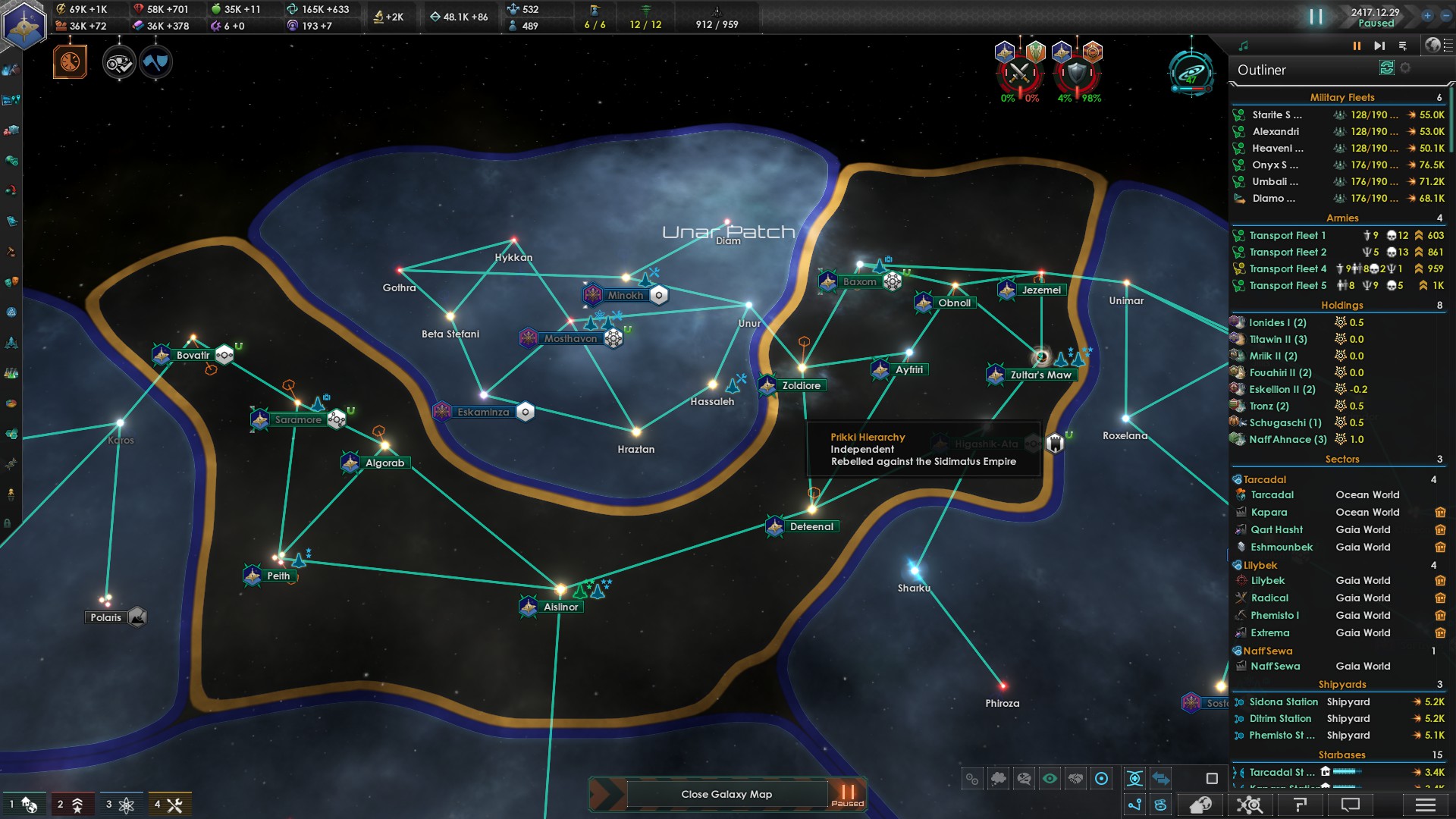Collapse the Holdings section header

pos(1343,305)
